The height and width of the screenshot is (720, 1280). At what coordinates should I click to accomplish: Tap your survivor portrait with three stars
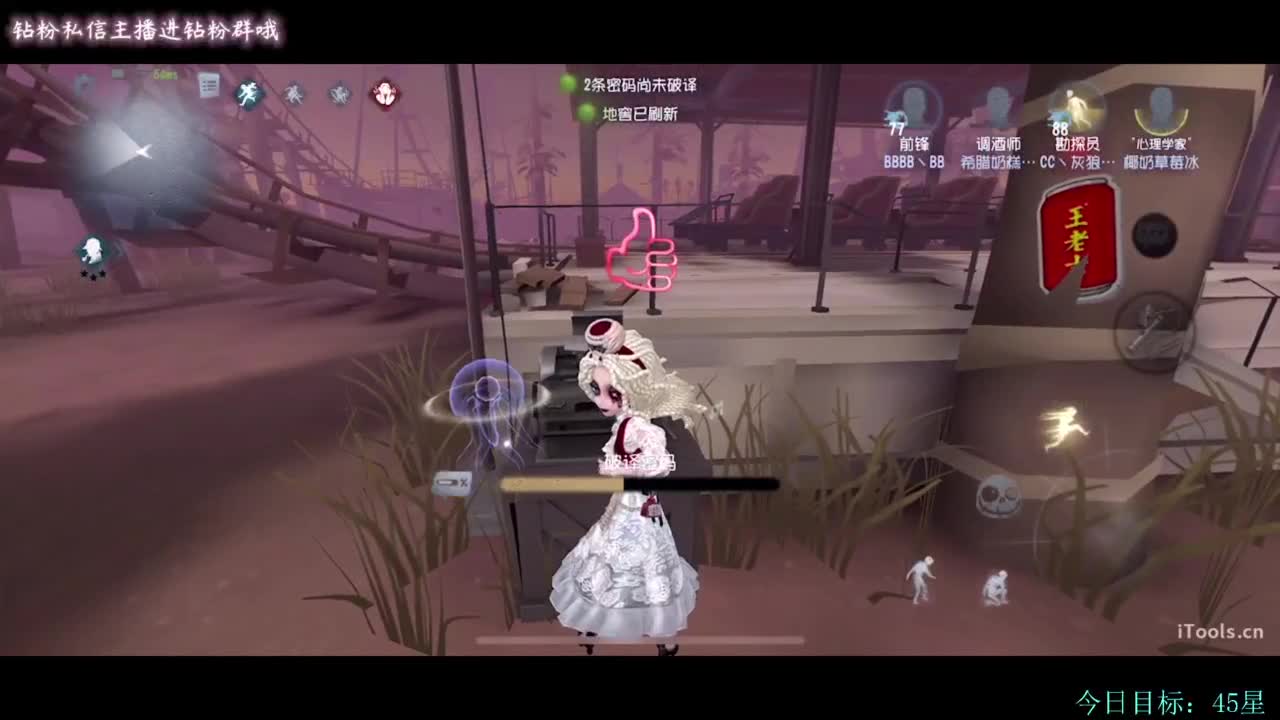tap(92, 250)
